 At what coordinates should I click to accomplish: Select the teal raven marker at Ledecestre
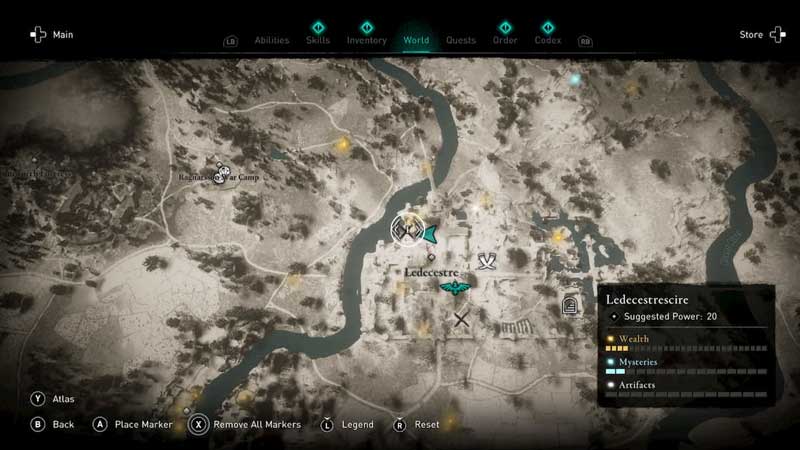pos(455,290)
